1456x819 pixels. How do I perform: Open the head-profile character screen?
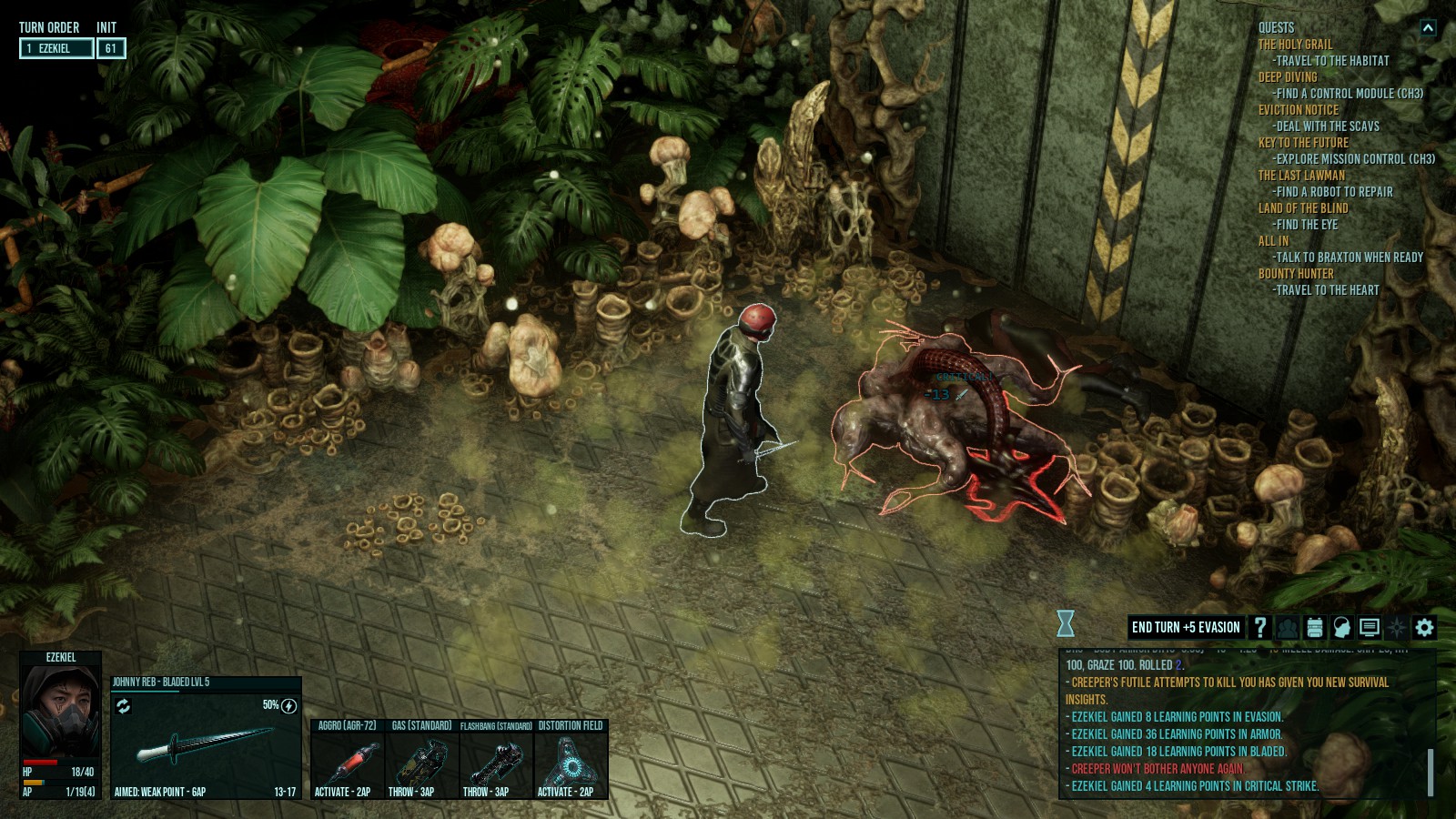click(x=1341, y=627)
